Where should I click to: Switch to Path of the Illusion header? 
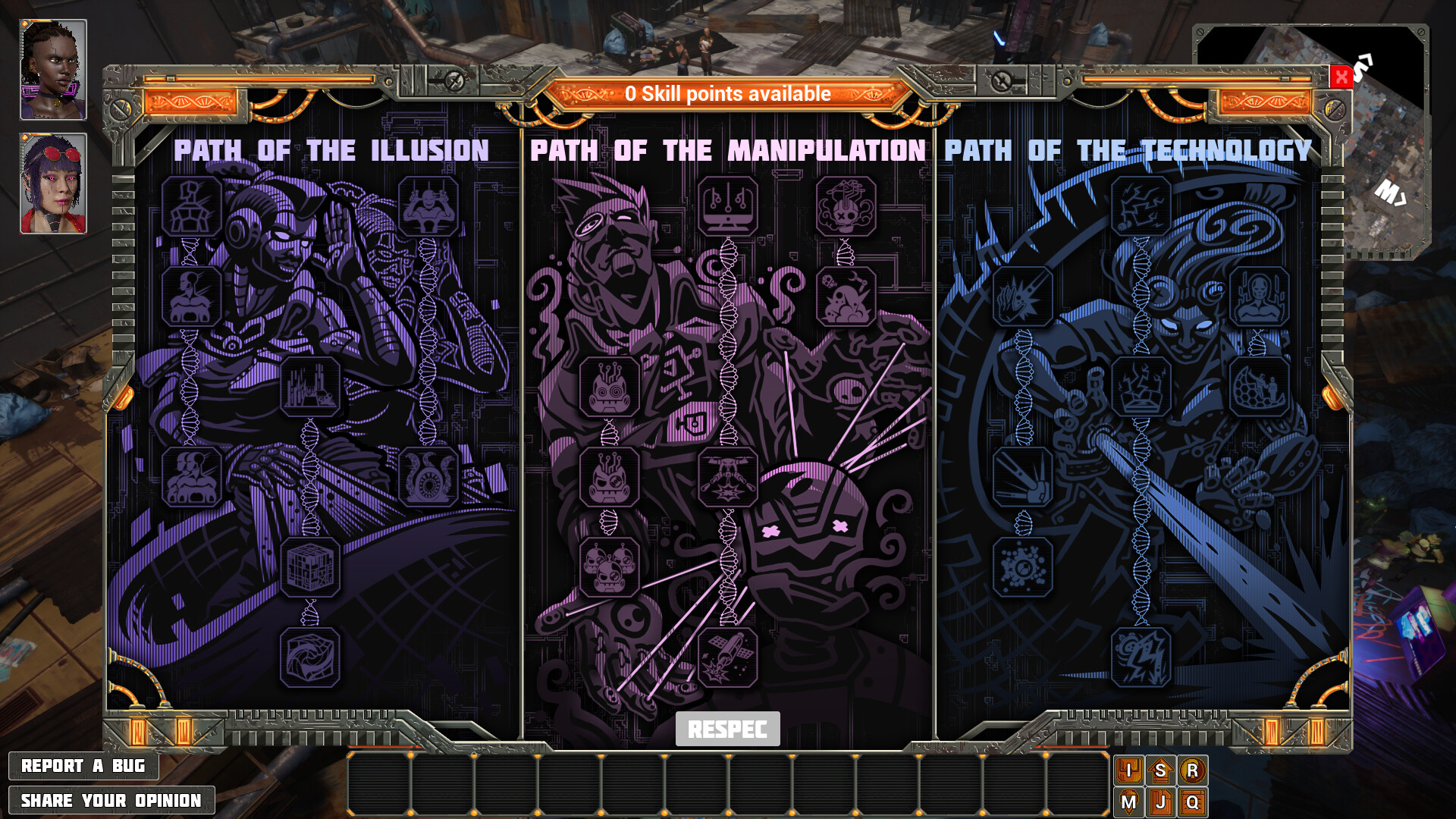coord(331,150)
